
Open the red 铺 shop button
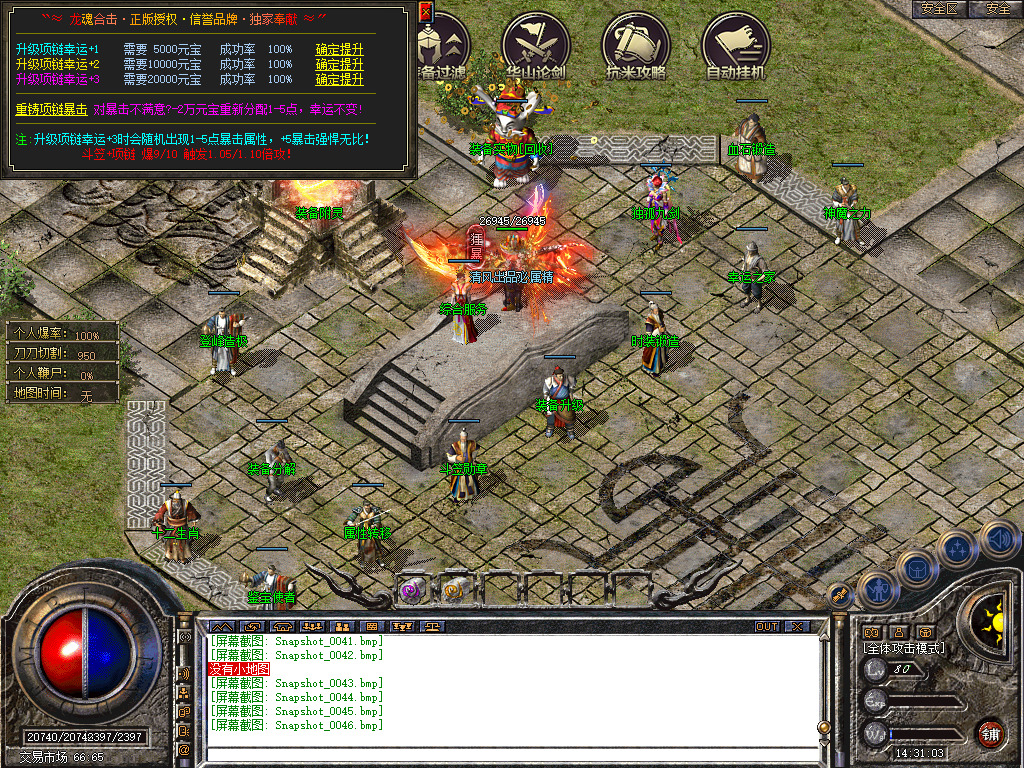coord(991,732)
